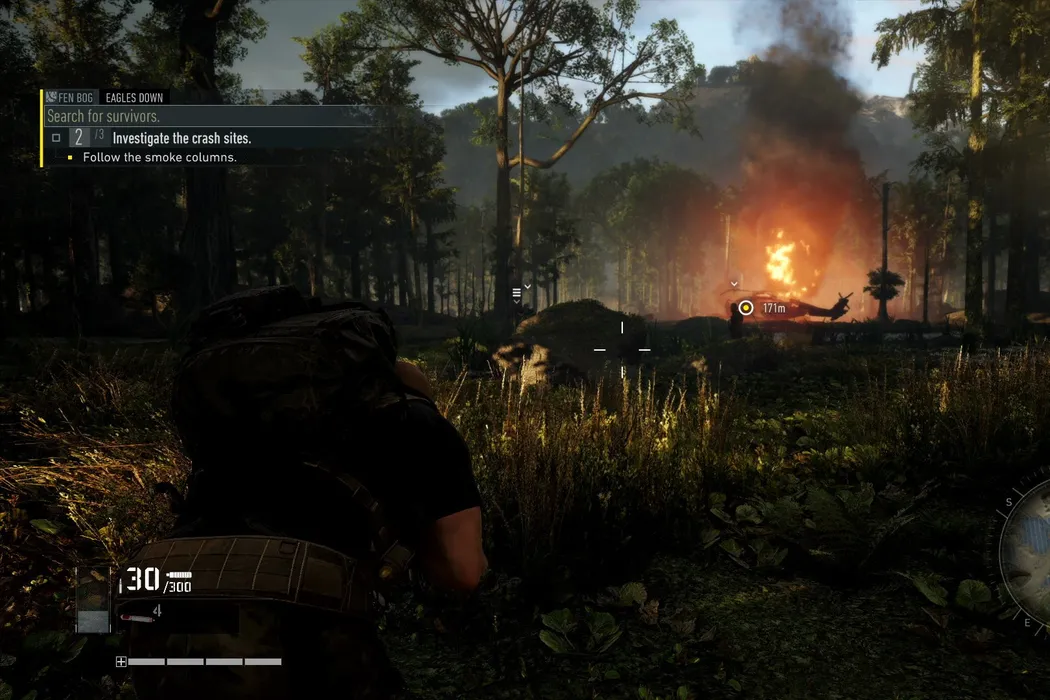Click the weapon camo slot beside ammo
1050x700 pixels.
94,600
